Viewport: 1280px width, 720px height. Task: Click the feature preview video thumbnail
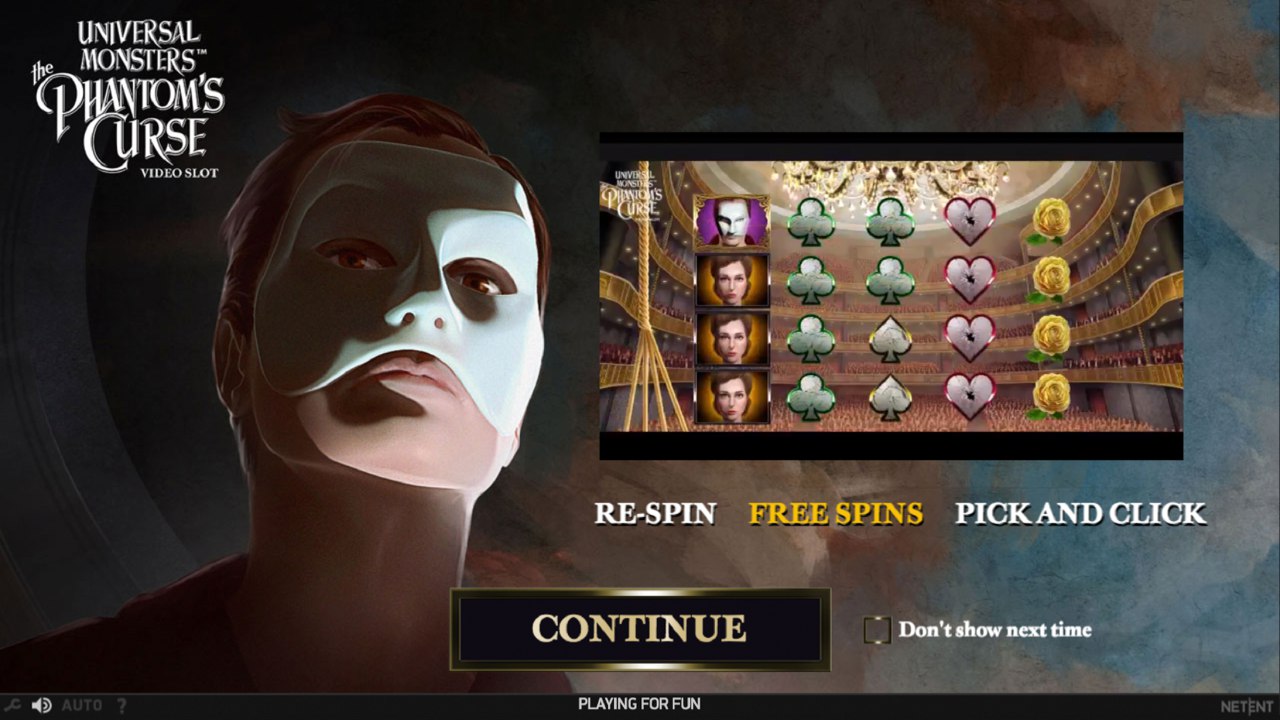891,296
